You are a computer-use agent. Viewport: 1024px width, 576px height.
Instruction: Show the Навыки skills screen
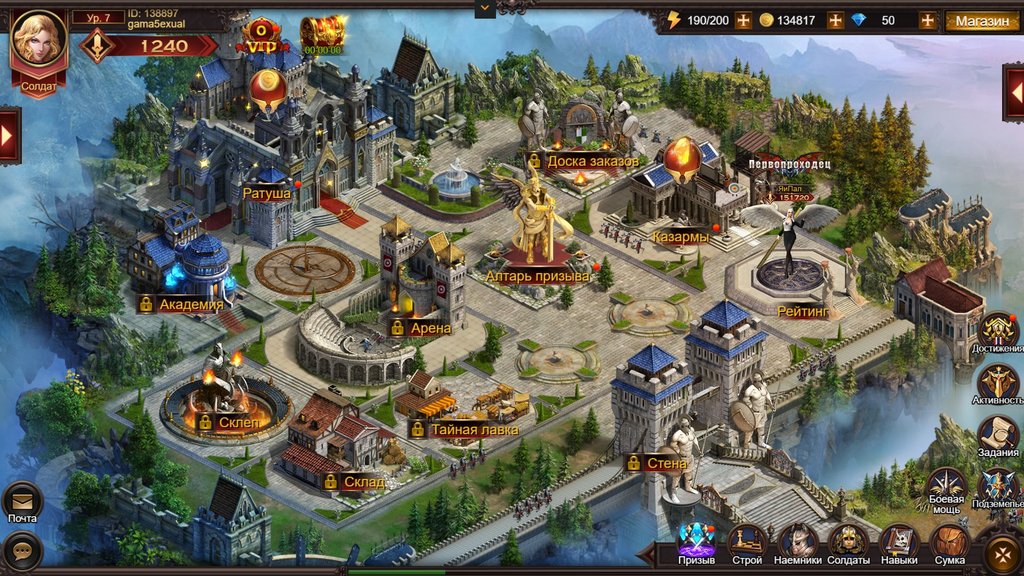899,541
